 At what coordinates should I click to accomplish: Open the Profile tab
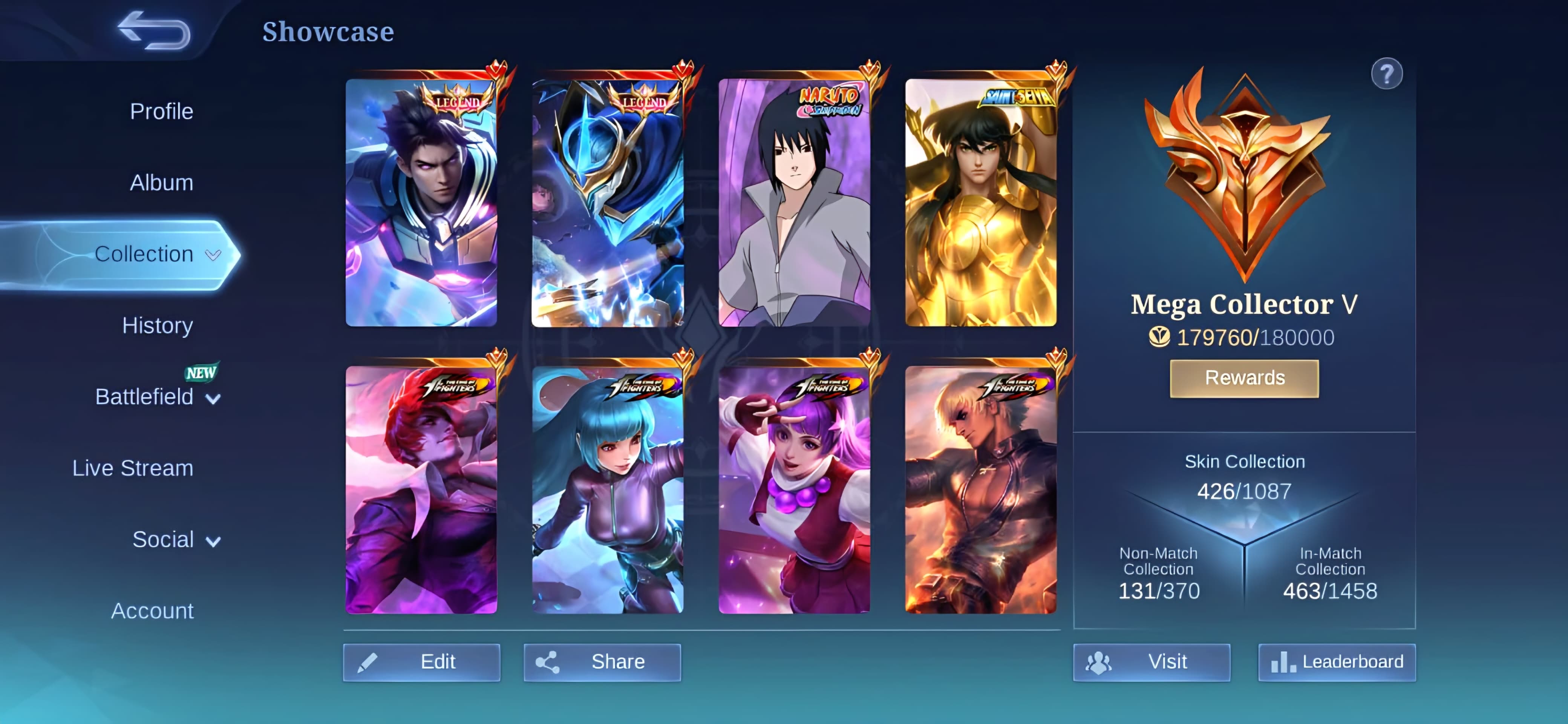pyautogui.click(x=161, y=112)
